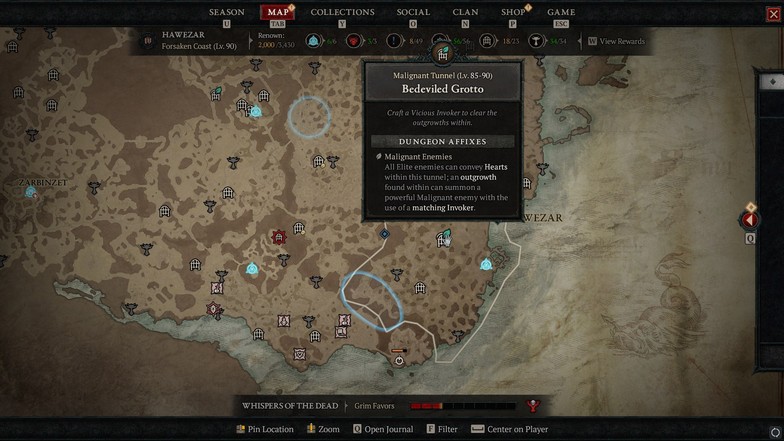Click the Whispers of the Dead tracker

pos(290,406)
